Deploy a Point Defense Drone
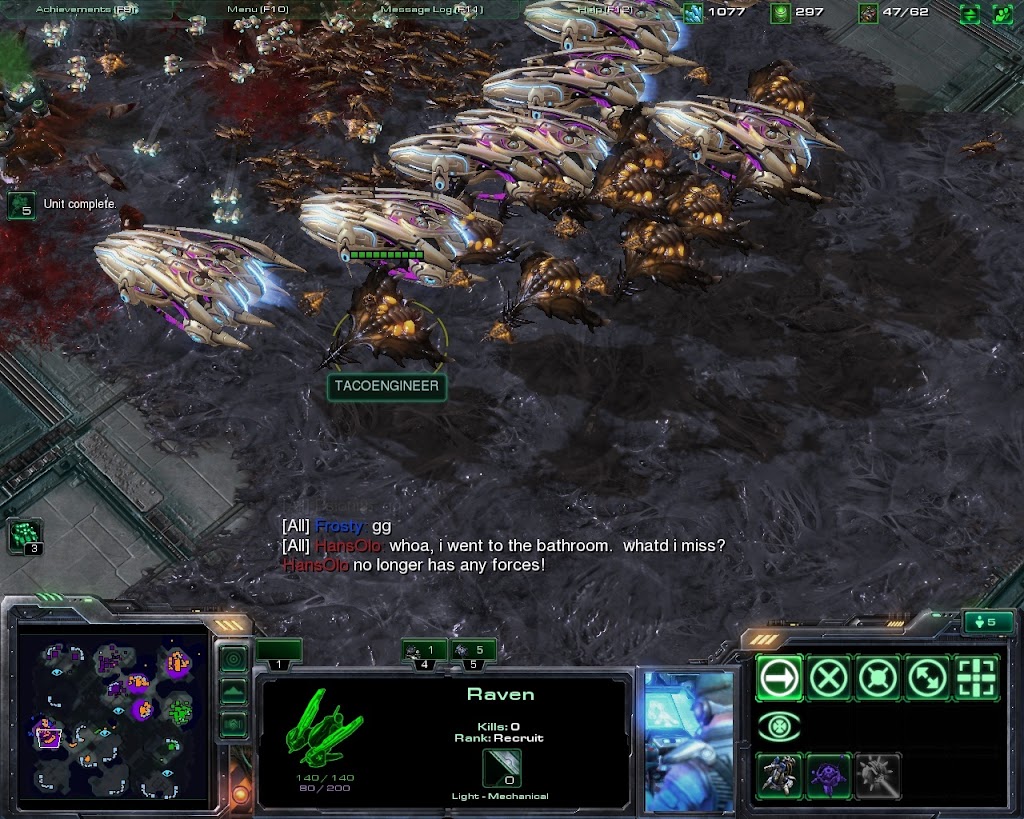Image resolution: width=1024 pixels, height=819 pixels. point(828,776)
